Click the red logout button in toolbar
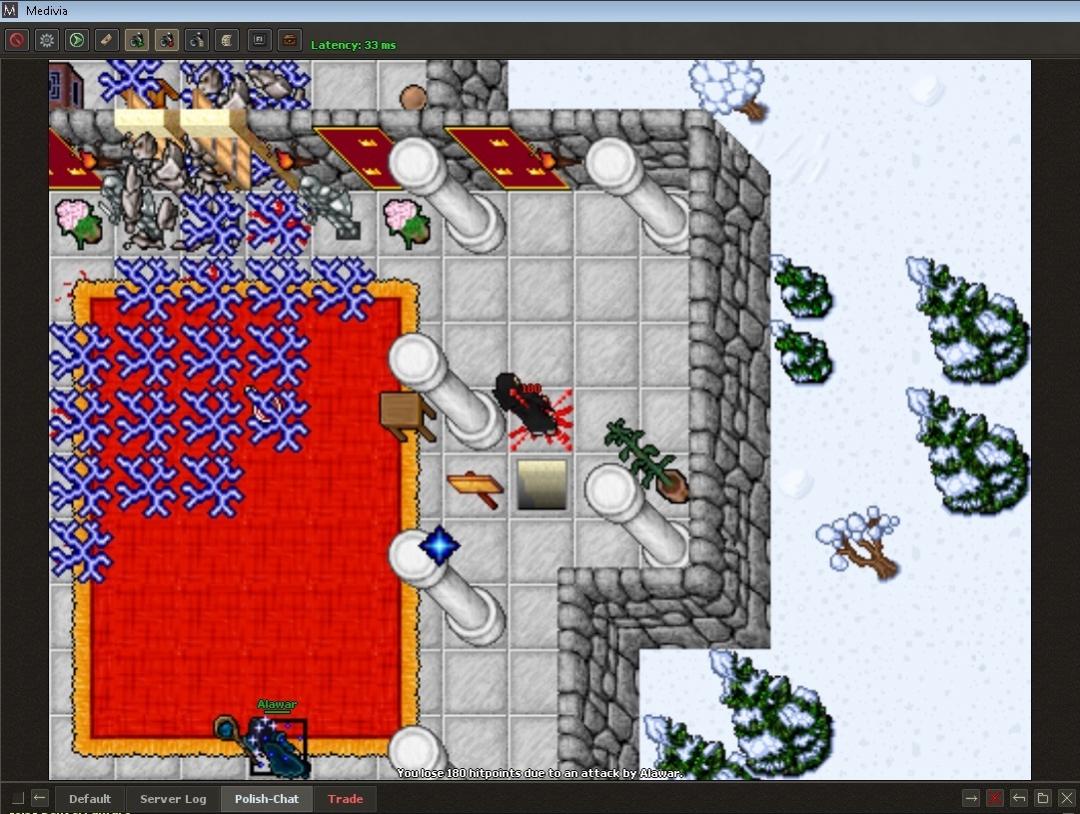The height and width of the screenshot is (814, 1080). pos(16,40)
